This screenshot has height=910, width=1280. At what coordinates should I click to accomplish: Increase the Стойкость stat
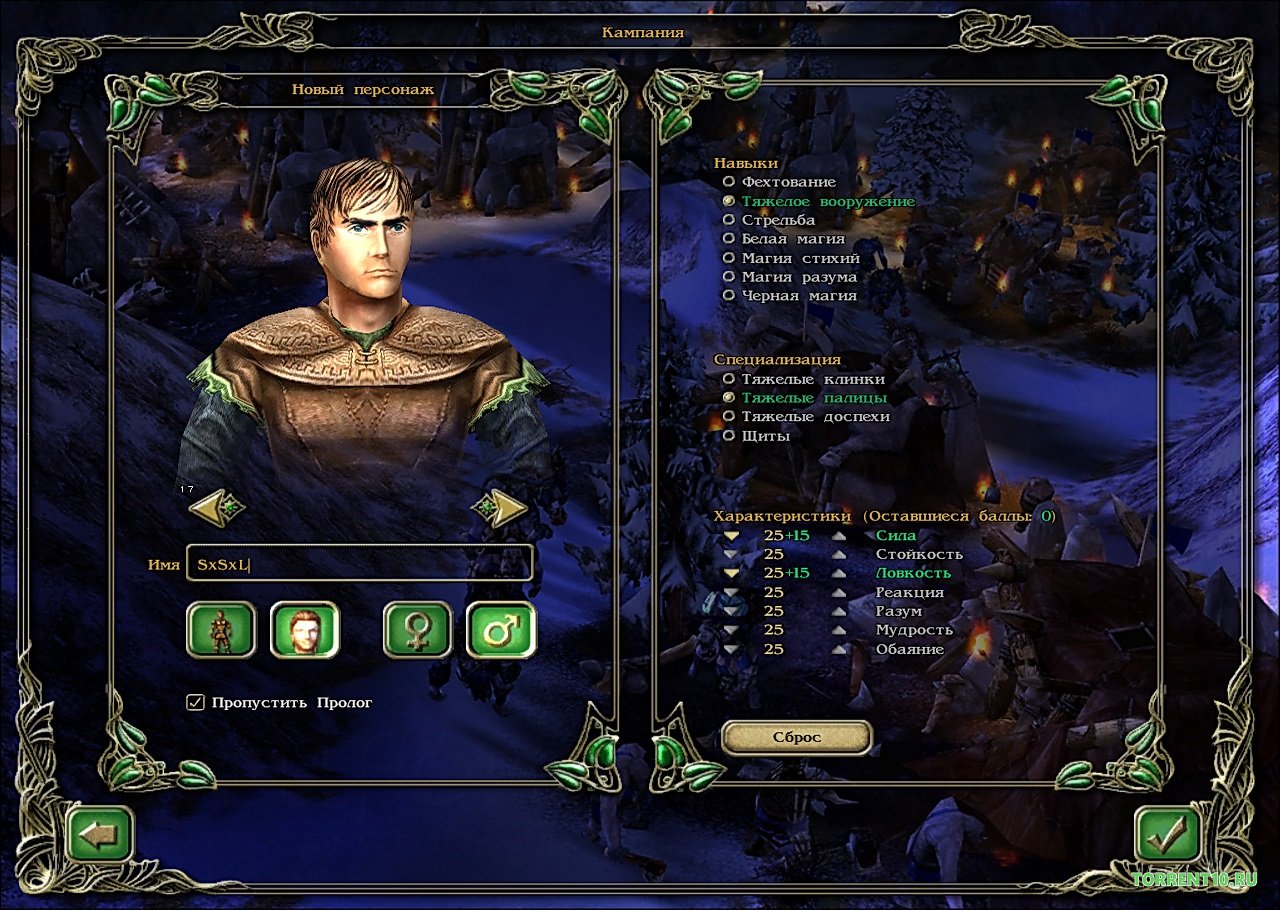tap(838, 555)
